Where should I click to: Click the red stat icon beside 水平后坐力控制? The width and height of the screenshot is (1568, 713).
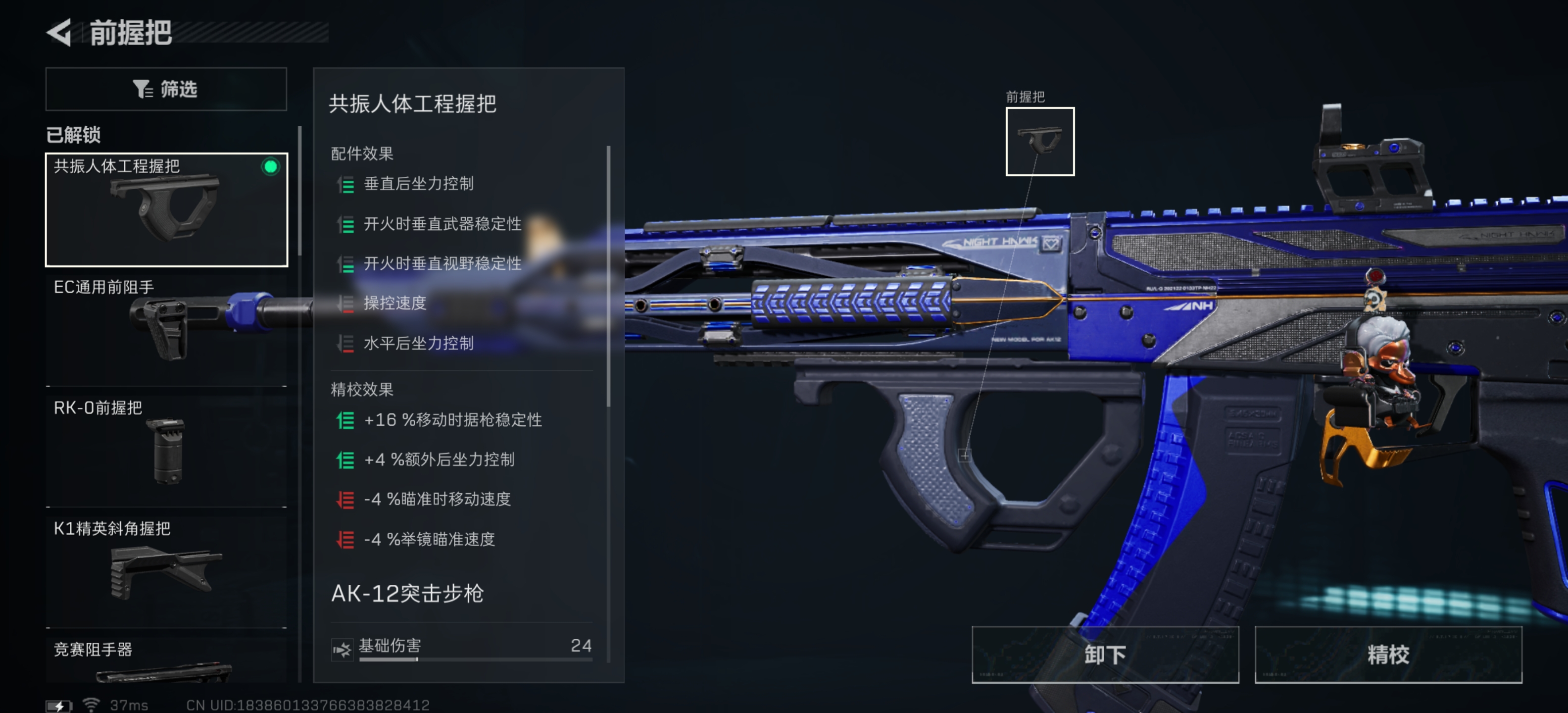coord(346,344)
